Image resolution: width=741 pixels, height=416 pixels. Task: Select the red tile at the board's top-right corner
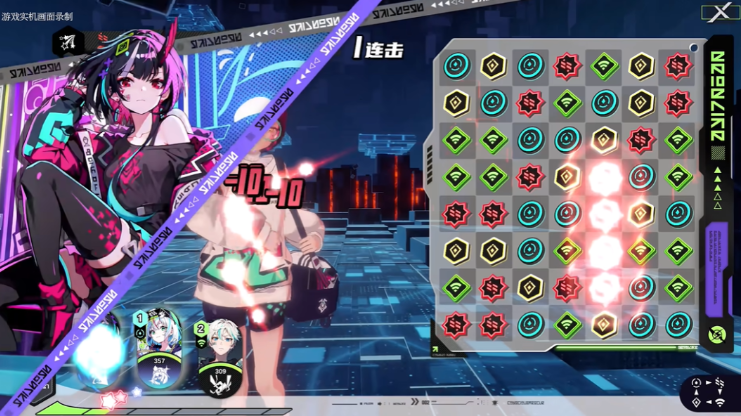[678, 66]
